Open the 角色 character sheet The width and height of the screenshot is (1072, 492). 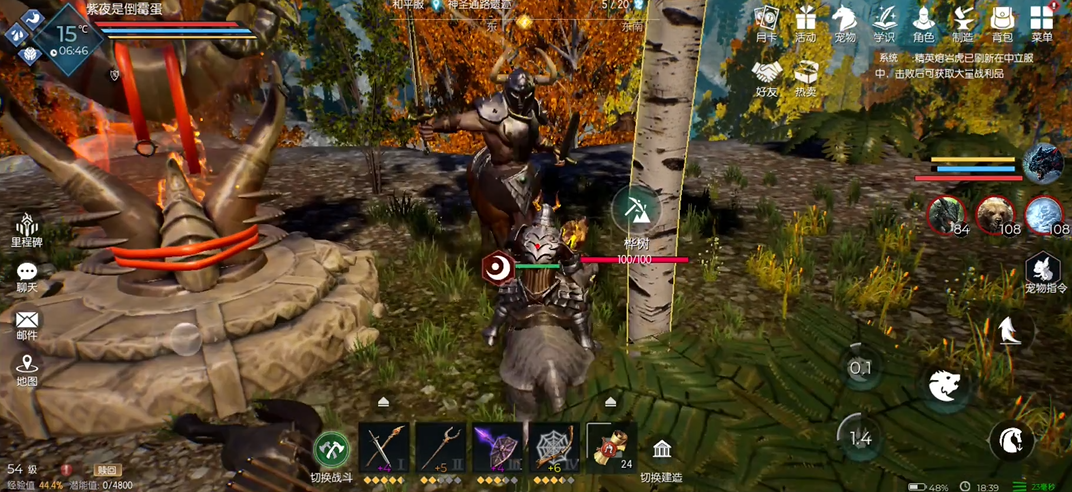click(x=924, y=20)
